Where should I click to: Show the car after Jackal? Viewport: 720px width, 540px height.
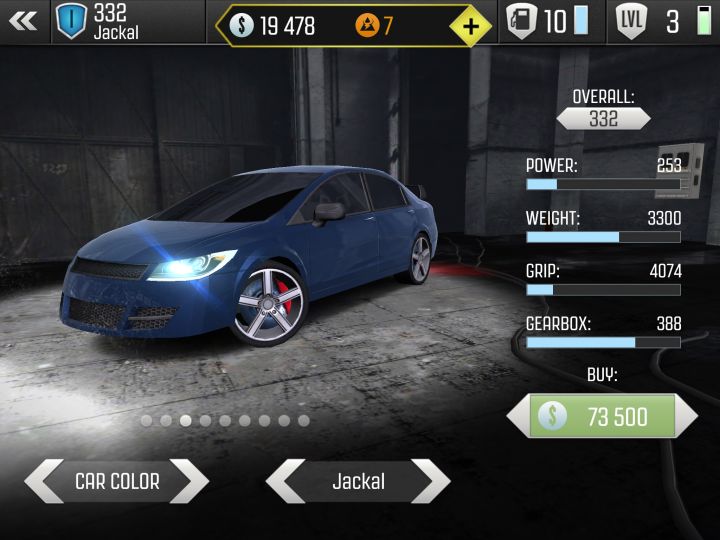click(x=430, y=481)
